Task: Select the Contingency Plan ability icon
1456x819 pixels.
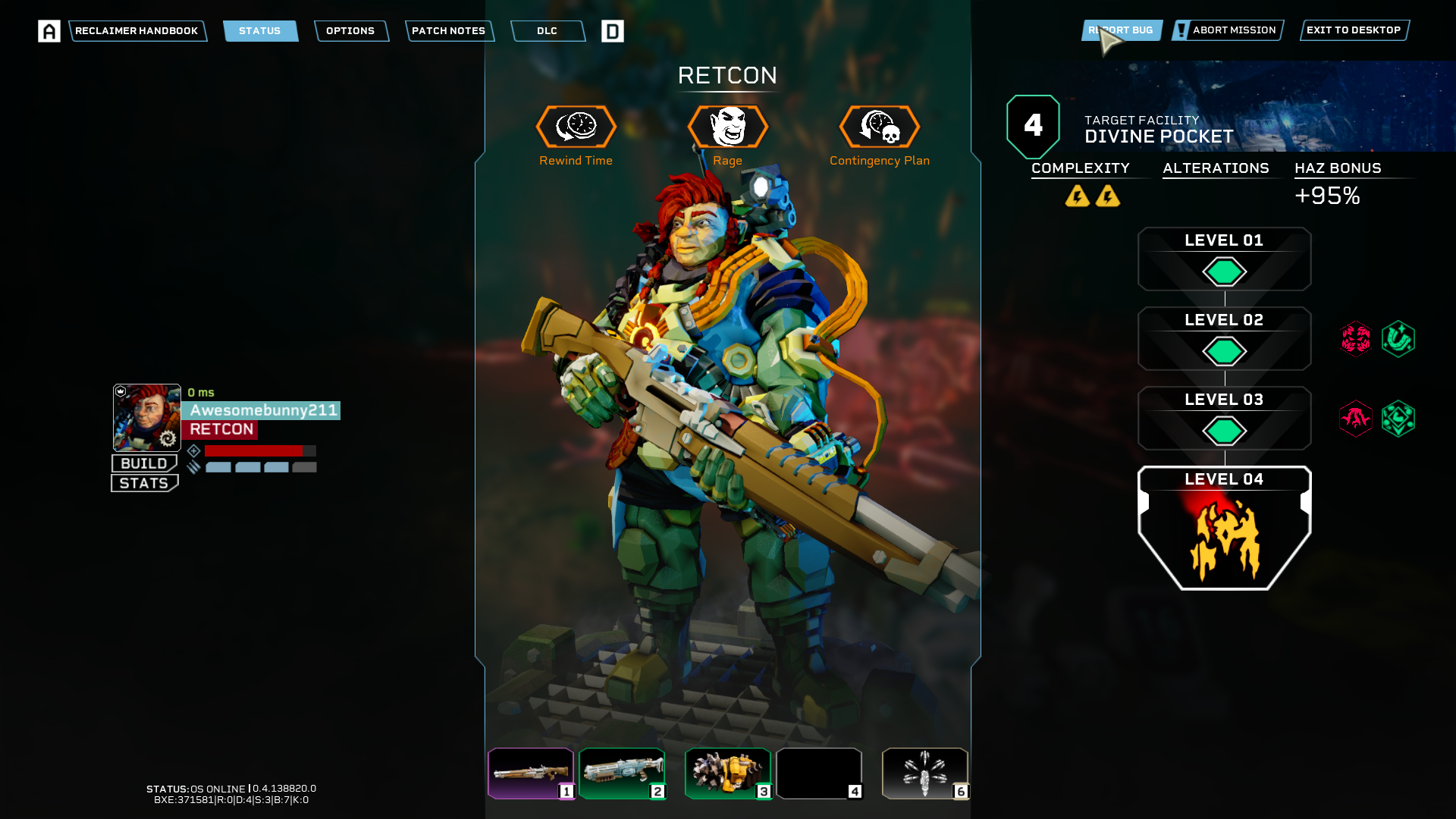Action: tap(880, 127)
